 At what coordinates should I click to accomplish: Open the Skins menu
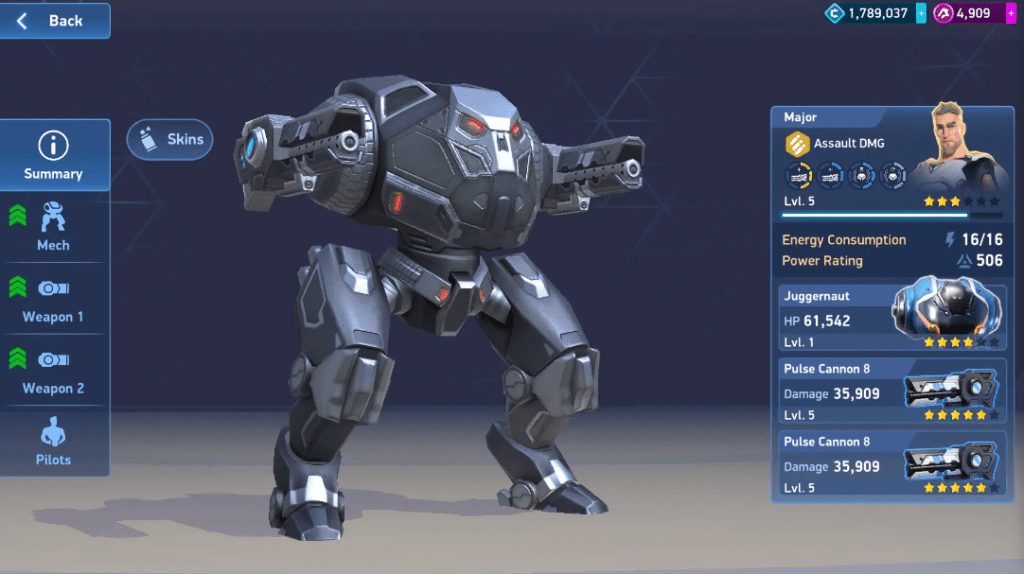170,140
